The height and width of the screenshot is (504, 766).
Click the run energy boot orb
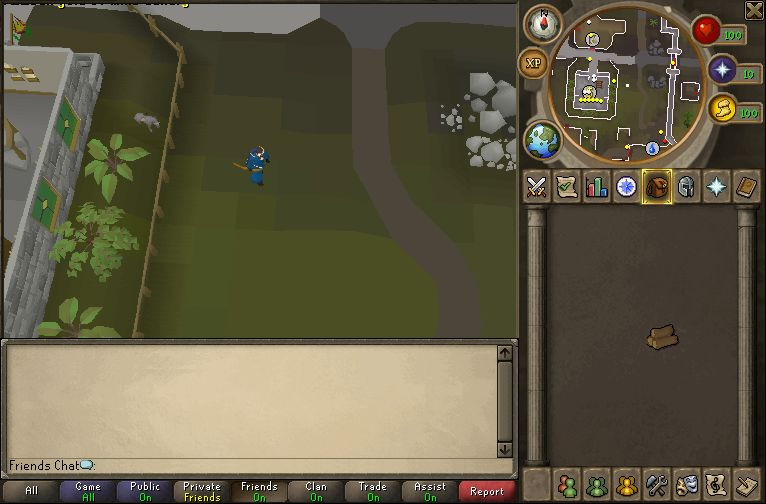(x=723, y=109)
